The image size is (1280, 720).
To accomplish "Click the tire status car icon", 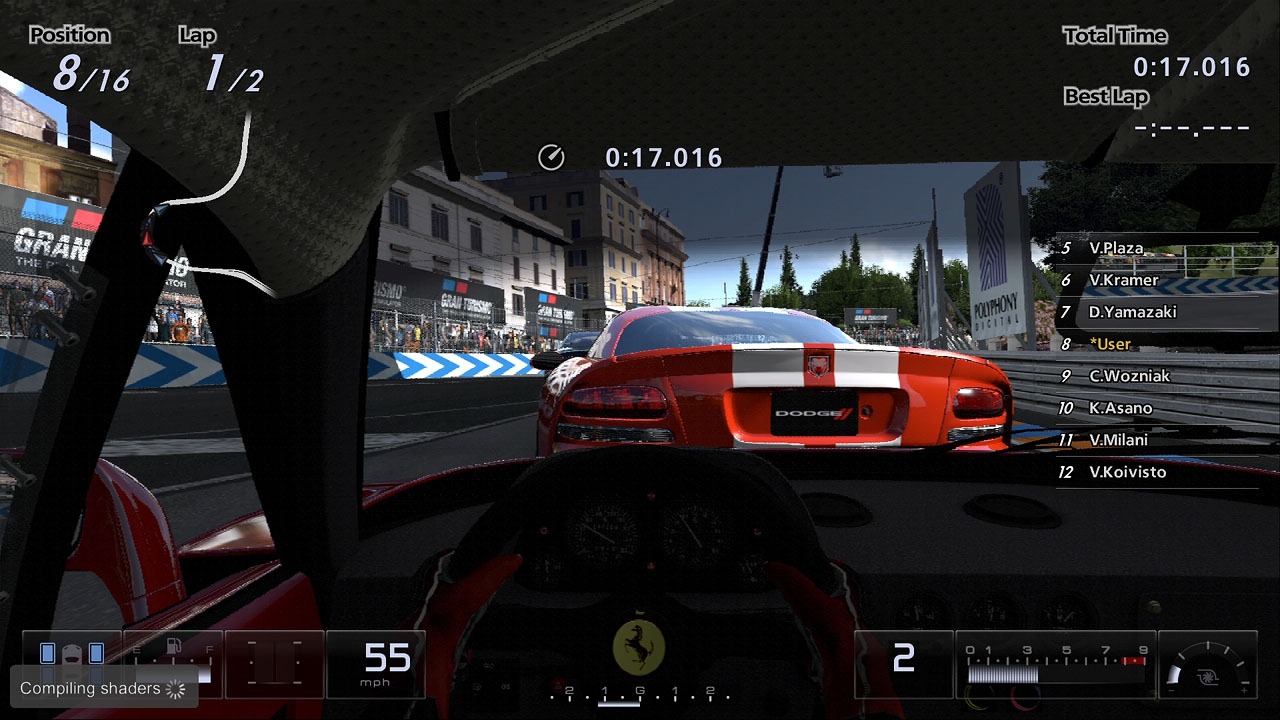I will pos(71,653).
